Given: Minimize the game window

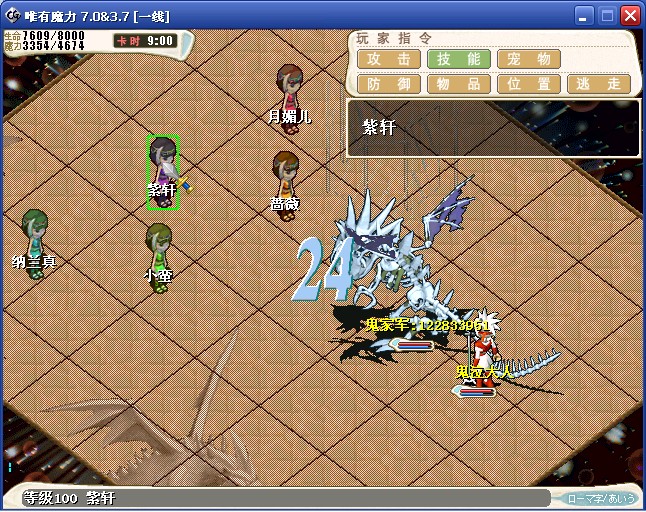Looking at the screenshot, I should click(x=584, y=16).
